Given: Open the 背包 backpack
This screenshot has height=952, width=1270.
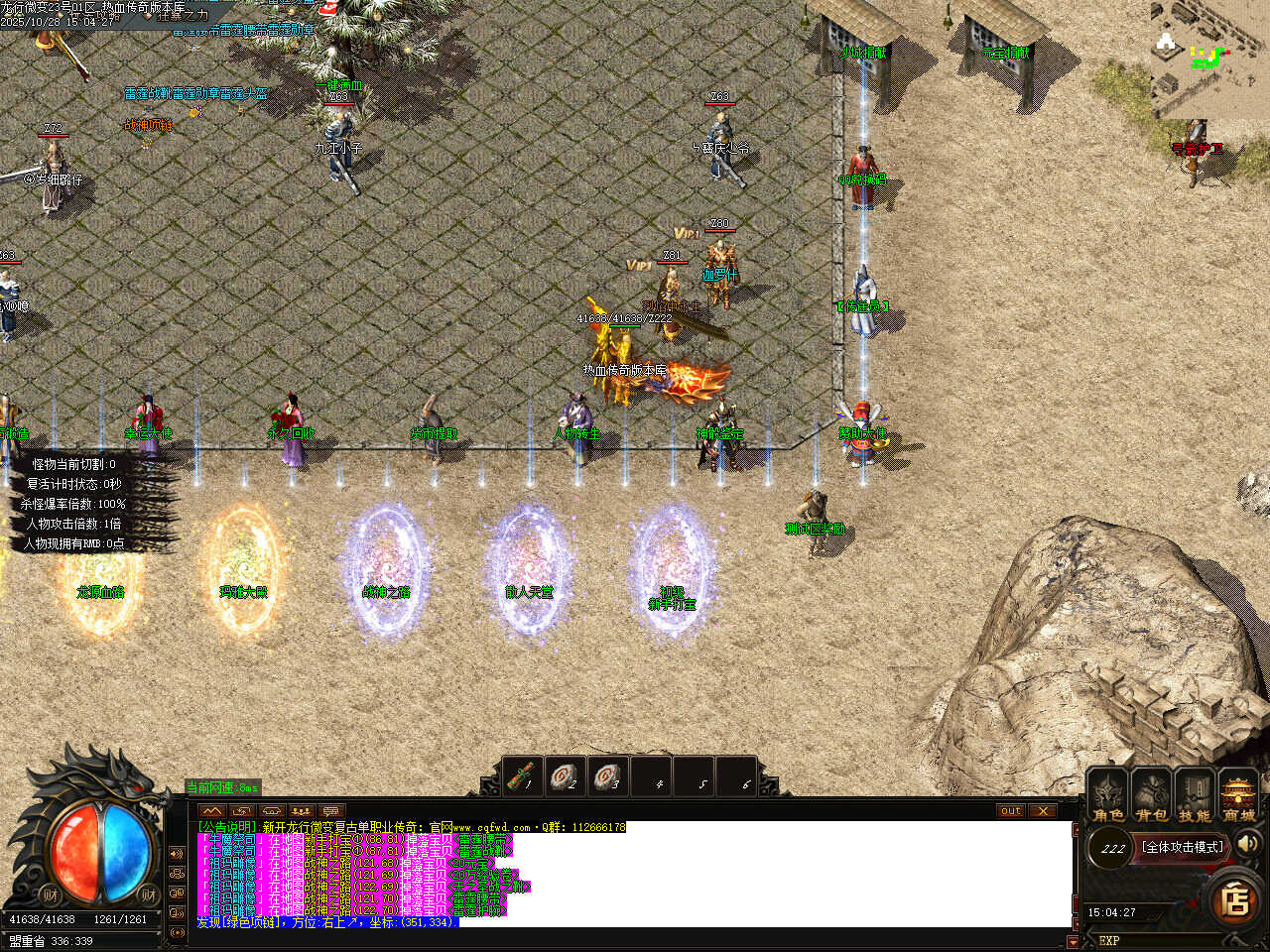Looking at the screenshot, I should pyautogui.click(x=1152, y=797).
